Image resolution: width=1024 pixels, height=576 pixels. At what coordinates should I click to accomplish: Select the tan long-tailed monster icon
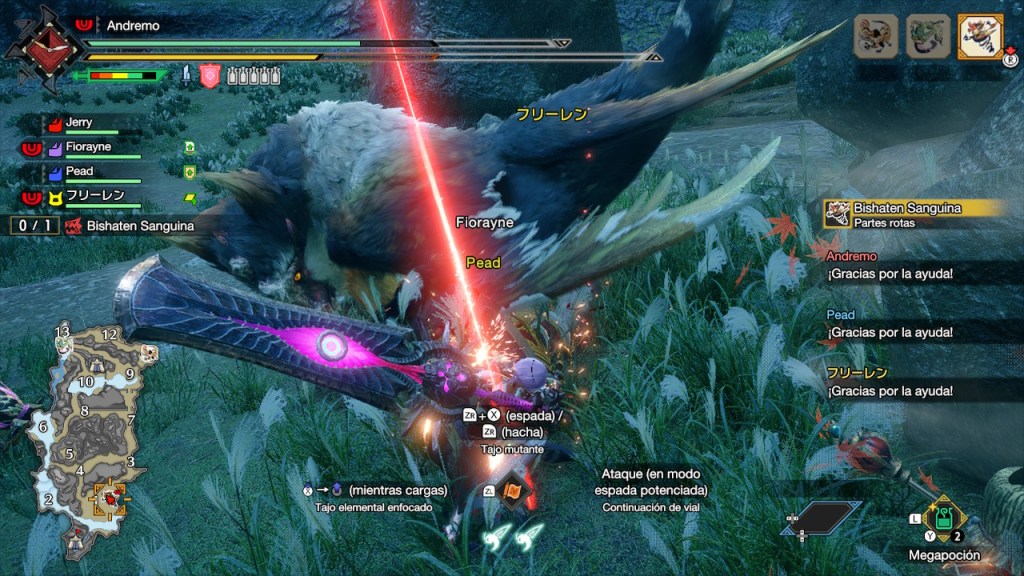pyautogui.click(x=875, y=36)
